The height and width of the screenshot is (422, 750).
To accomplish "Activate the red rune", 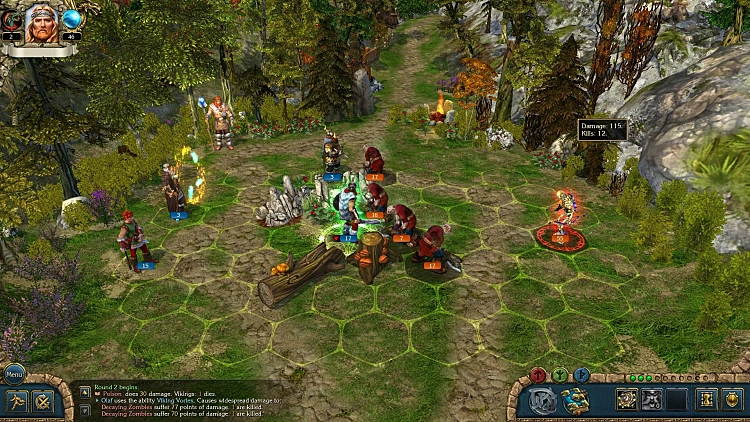I will [x=538, y=375].
